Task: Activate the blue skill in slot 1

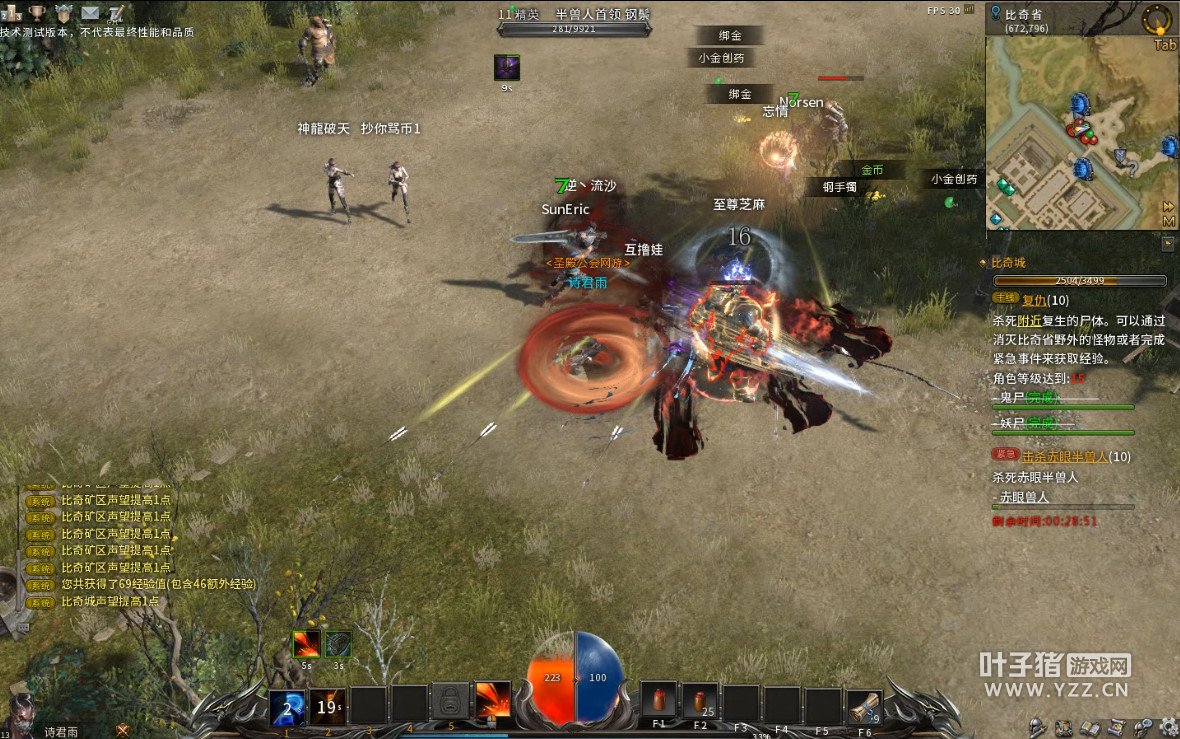Action: tap(287, 707)
